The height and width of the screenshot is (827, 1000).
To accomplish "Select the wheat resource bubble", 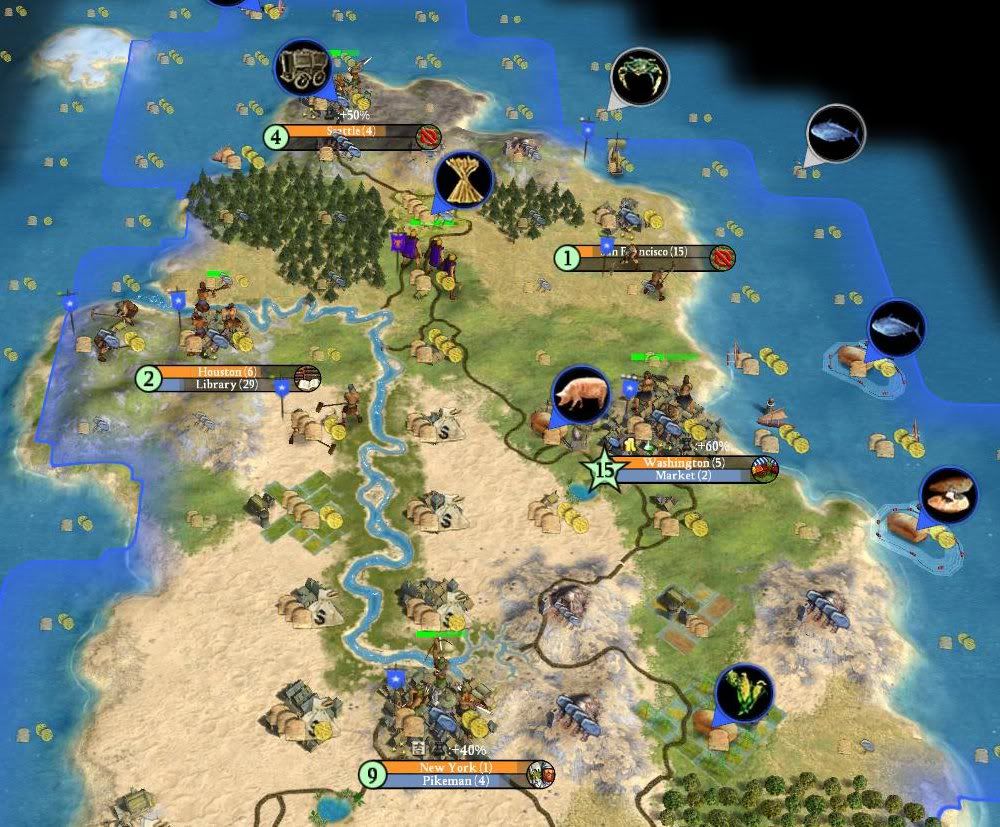I will 463,179.
